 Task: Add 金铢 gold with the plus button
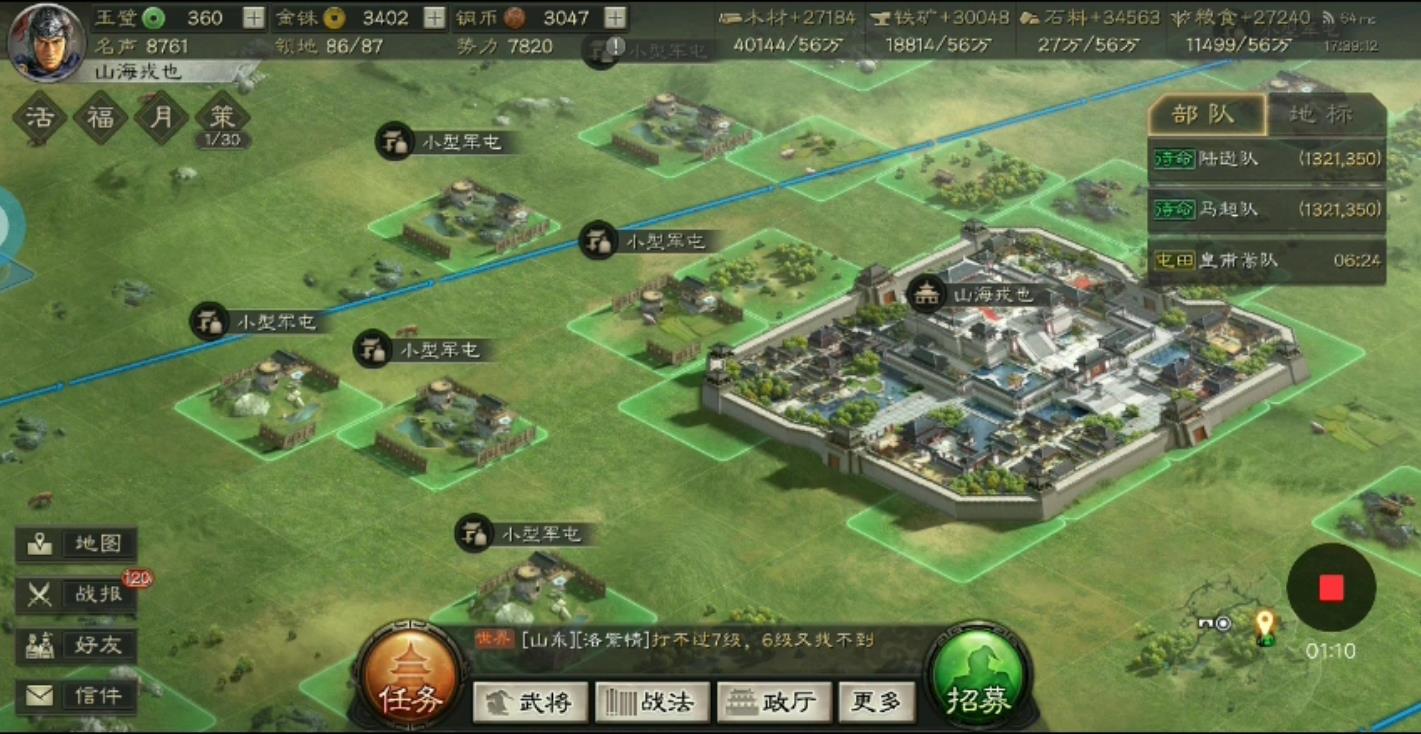tap(434, 18)
